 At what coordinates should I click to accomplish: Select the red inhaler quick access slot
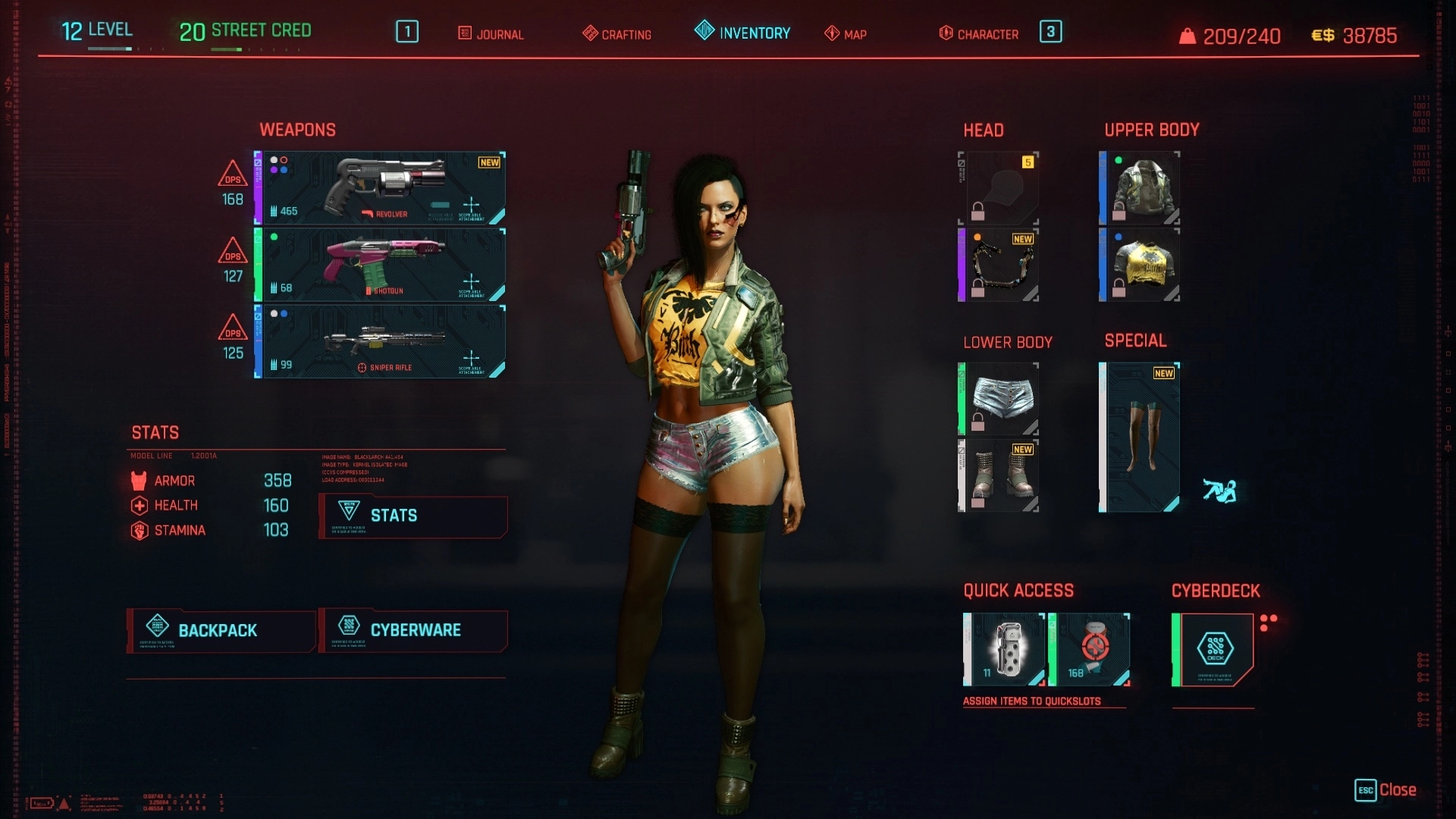(1090, 649)
